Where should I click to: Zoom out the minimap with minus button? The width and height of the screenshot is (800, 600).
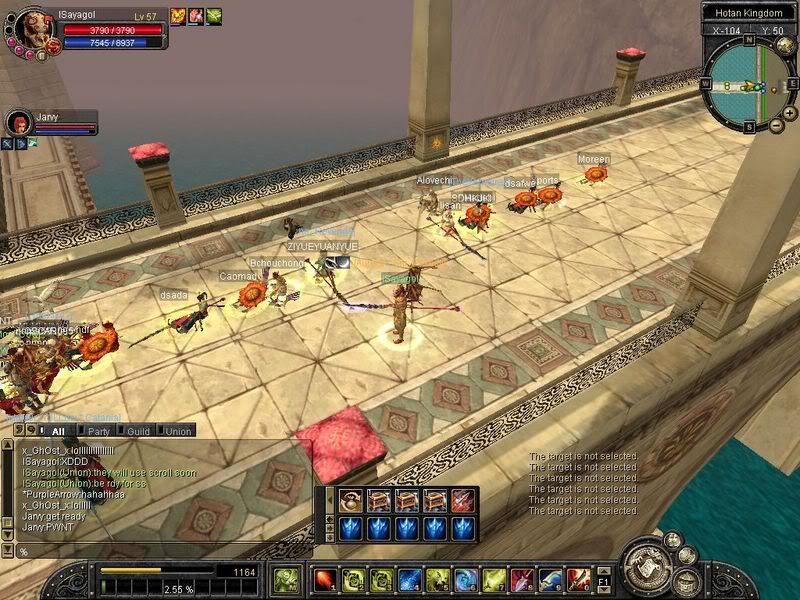[777, 127]
